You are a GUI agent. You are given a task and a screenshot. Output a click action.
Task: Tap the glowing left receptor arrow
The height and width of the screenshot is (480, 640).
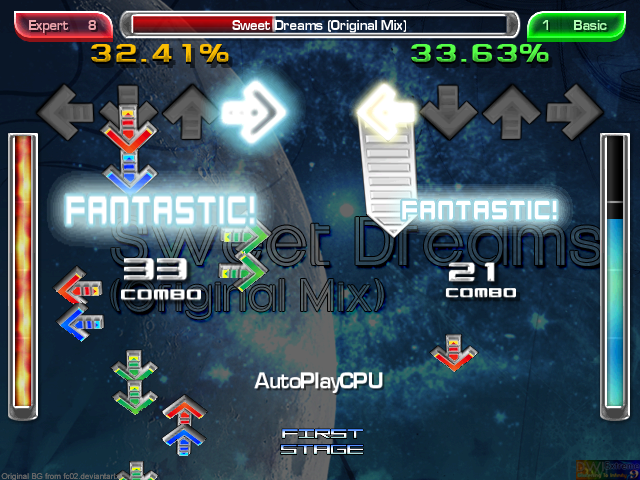click(x=385, y=108)
